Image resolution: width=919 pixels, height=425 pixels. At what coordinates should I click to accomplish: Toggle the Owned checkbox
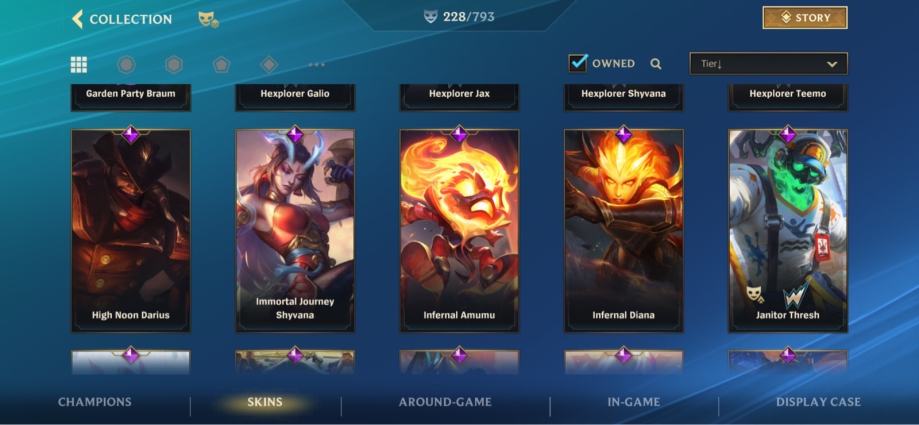578,63
